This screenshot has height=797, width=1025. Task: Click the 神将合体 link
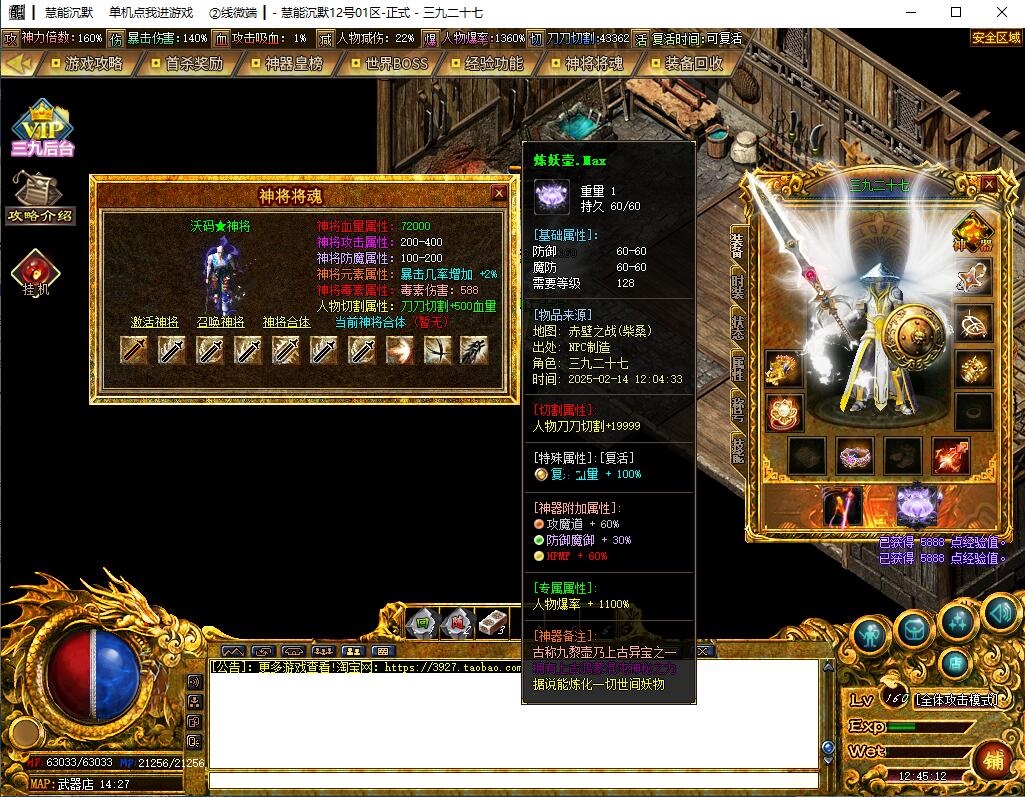287,322
